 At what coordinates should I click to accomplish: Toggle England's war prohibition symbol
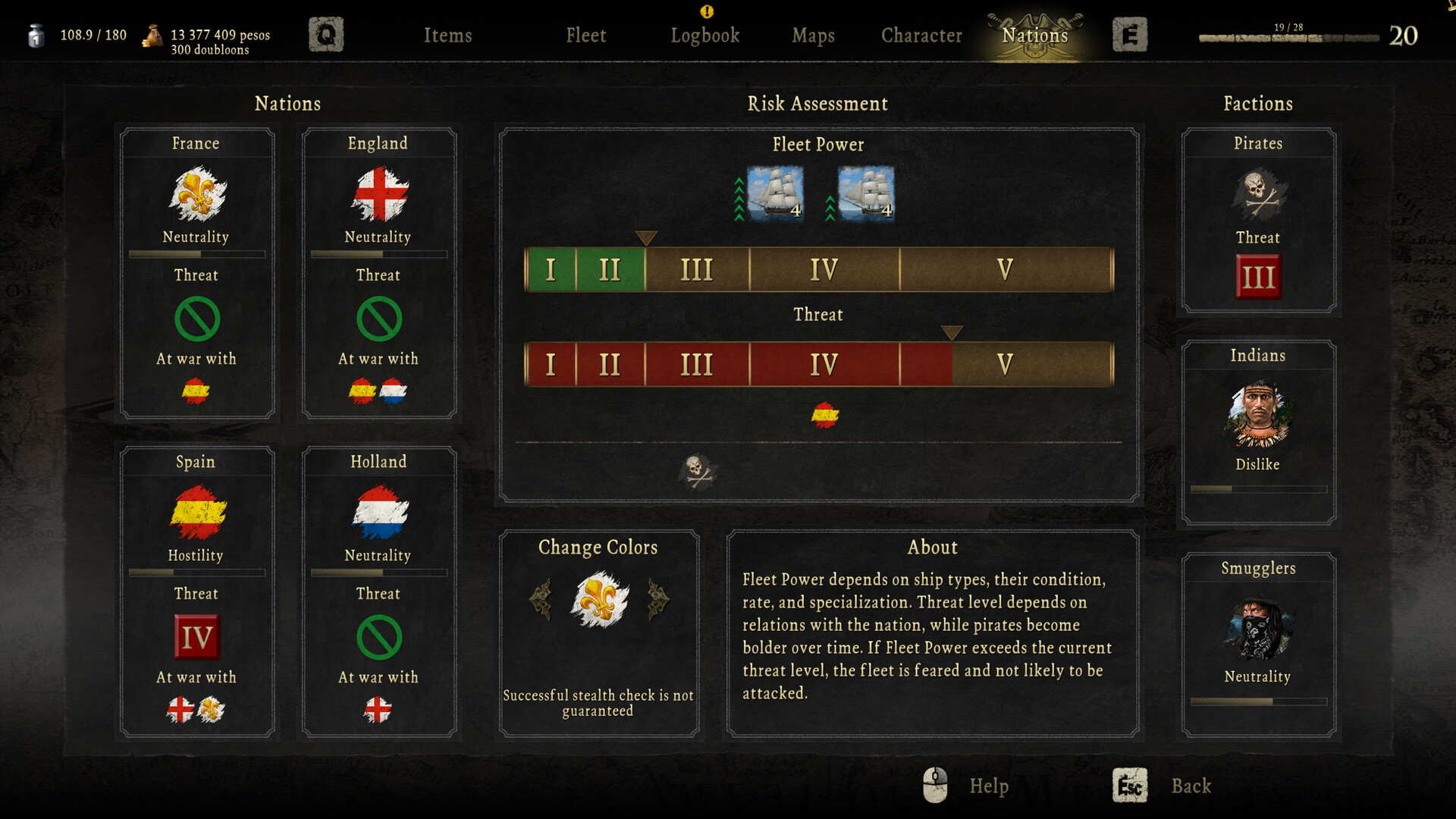click(x=378, y=318)
